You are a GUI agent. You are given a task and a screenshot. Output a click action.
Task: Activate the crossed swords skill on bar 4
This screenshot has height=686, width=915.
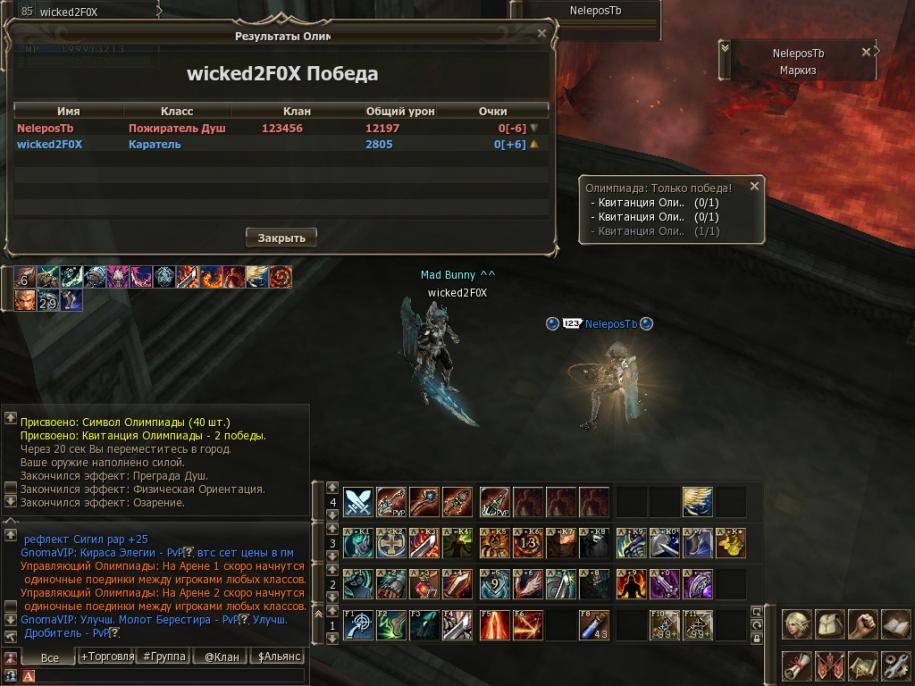pos(358,501)
